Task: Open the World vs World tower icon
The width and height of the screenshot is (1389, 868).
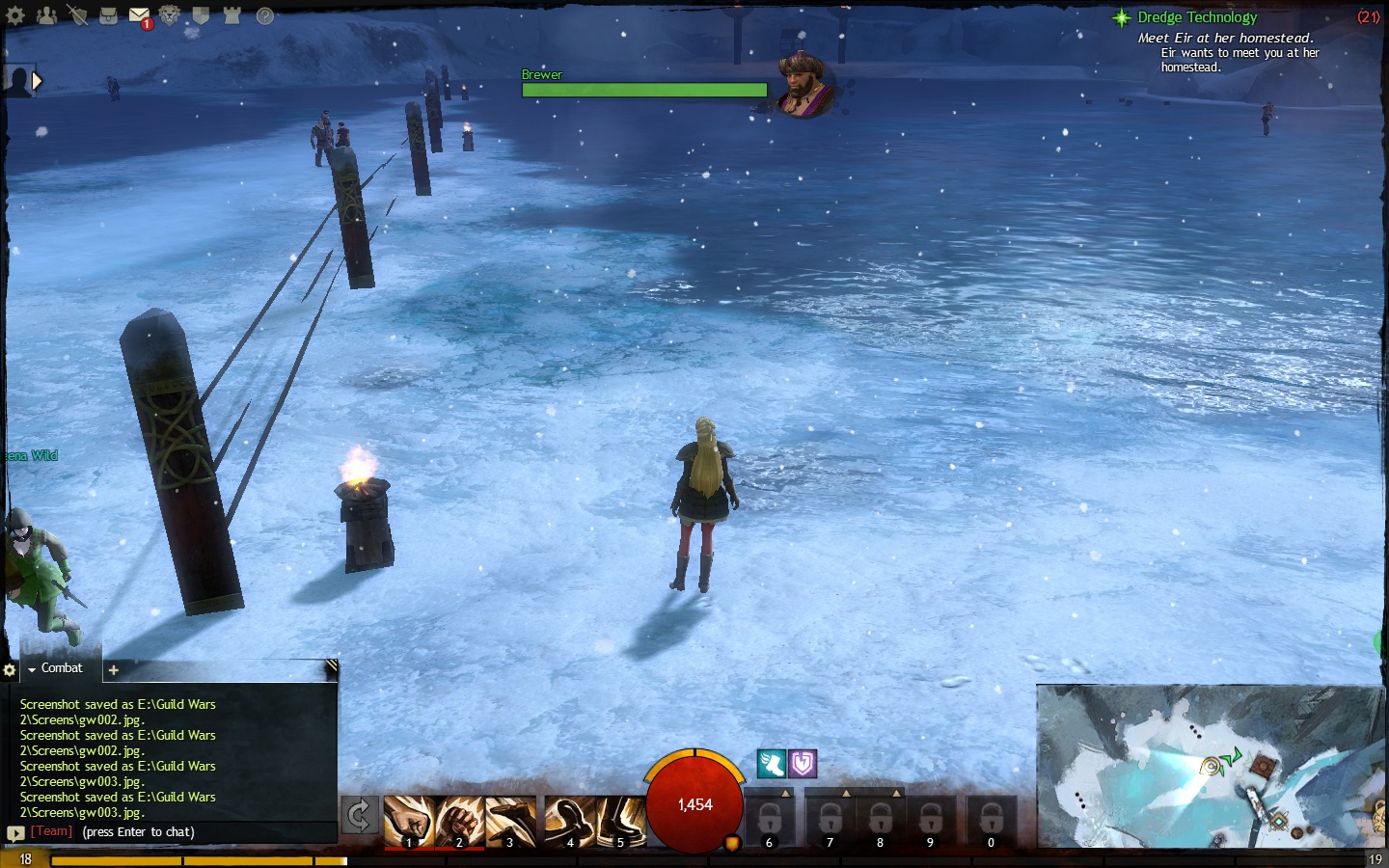Action: 231,15
